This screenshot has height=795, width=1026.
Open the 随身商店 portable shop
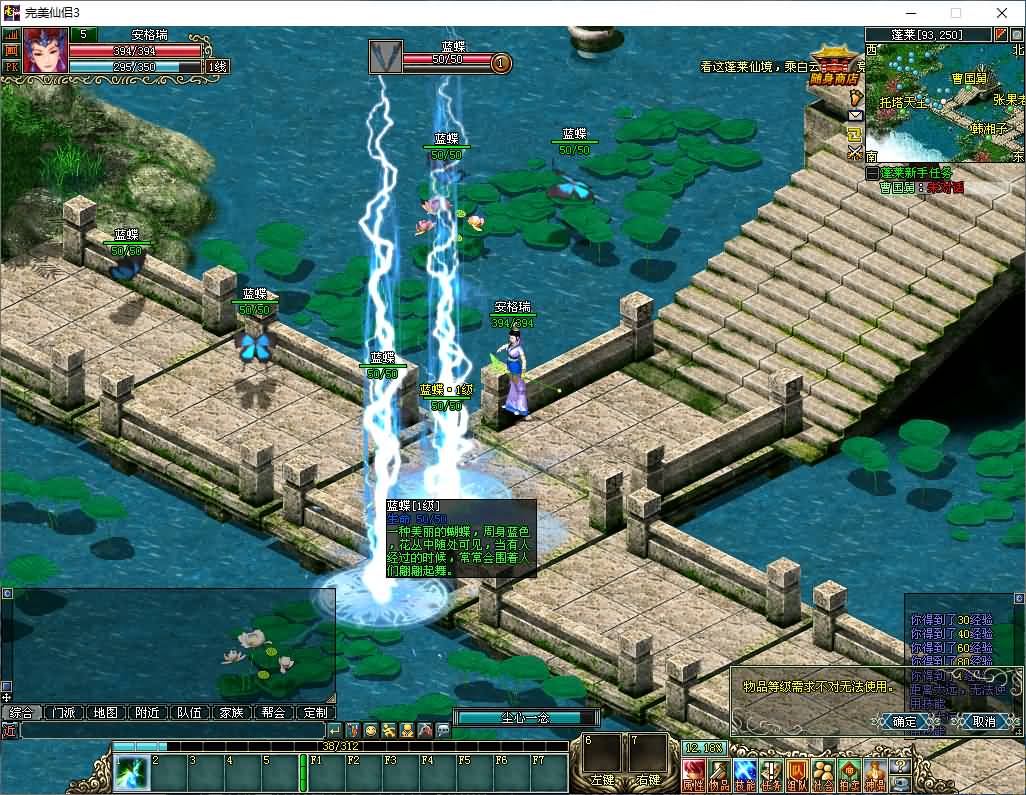pos(835,60)
